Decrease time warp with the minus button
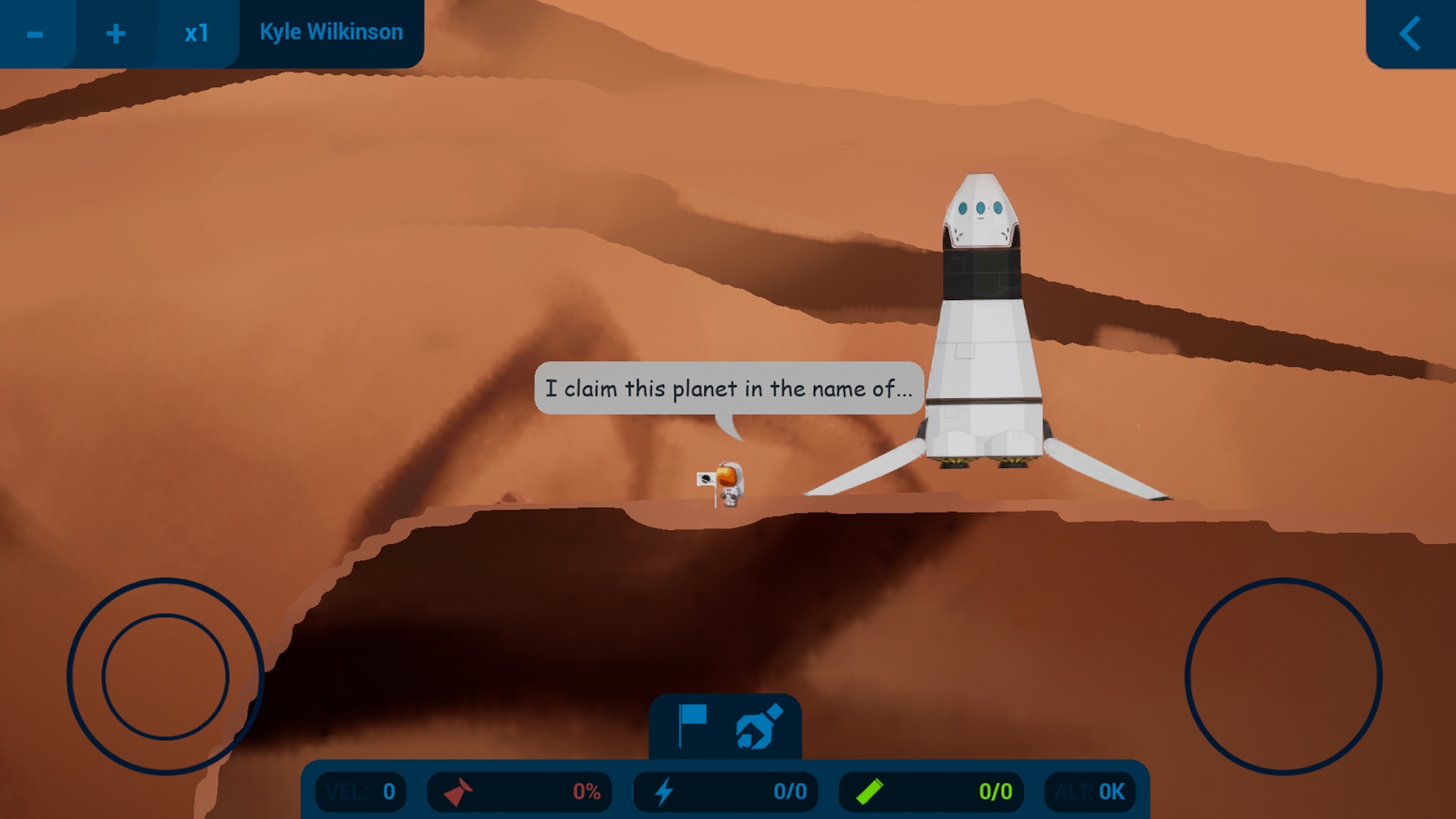Image resolution: width=1456 pixels, height=819 pixels. [35, 34]
